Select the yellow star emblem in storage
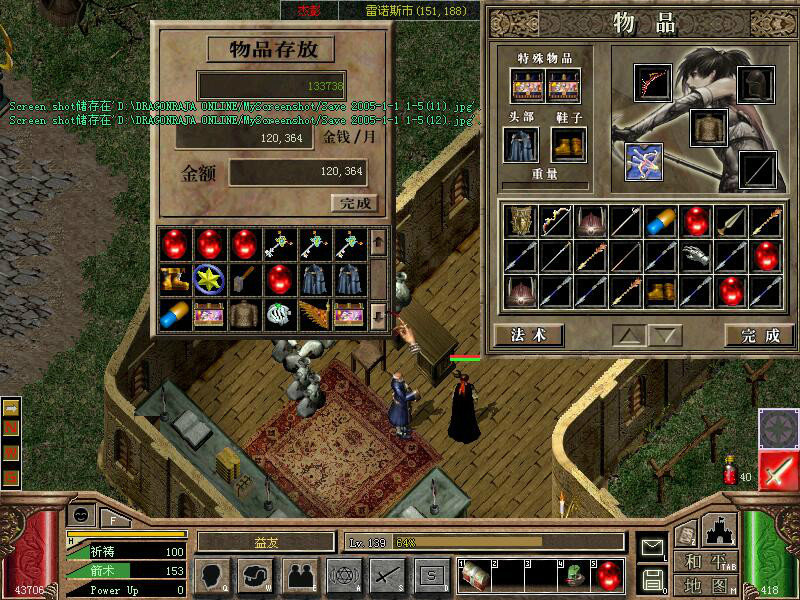Screen dimensions: 800x600 point(208,279)
